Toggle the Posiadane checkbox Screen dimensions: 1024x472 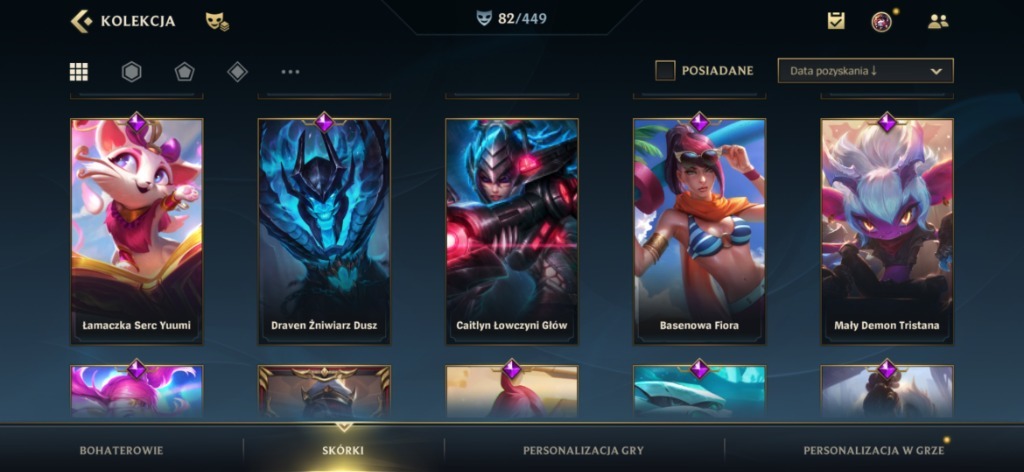click(665, 71)
